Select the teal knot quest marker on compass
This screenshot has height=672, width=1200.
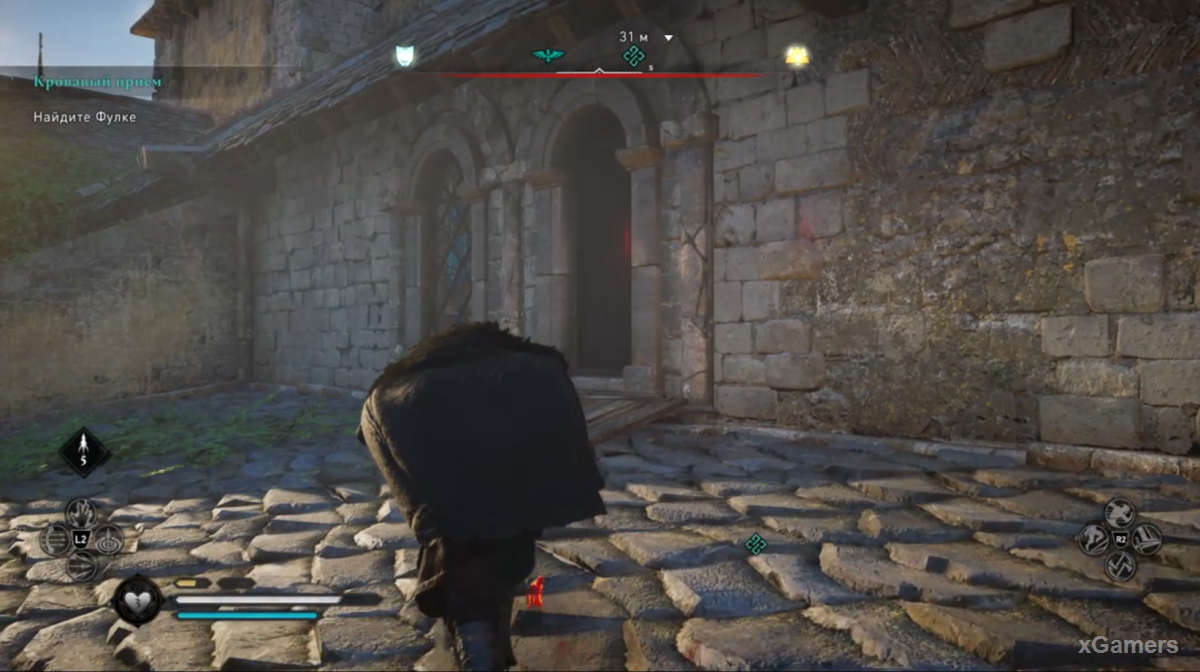pos(632,56)
